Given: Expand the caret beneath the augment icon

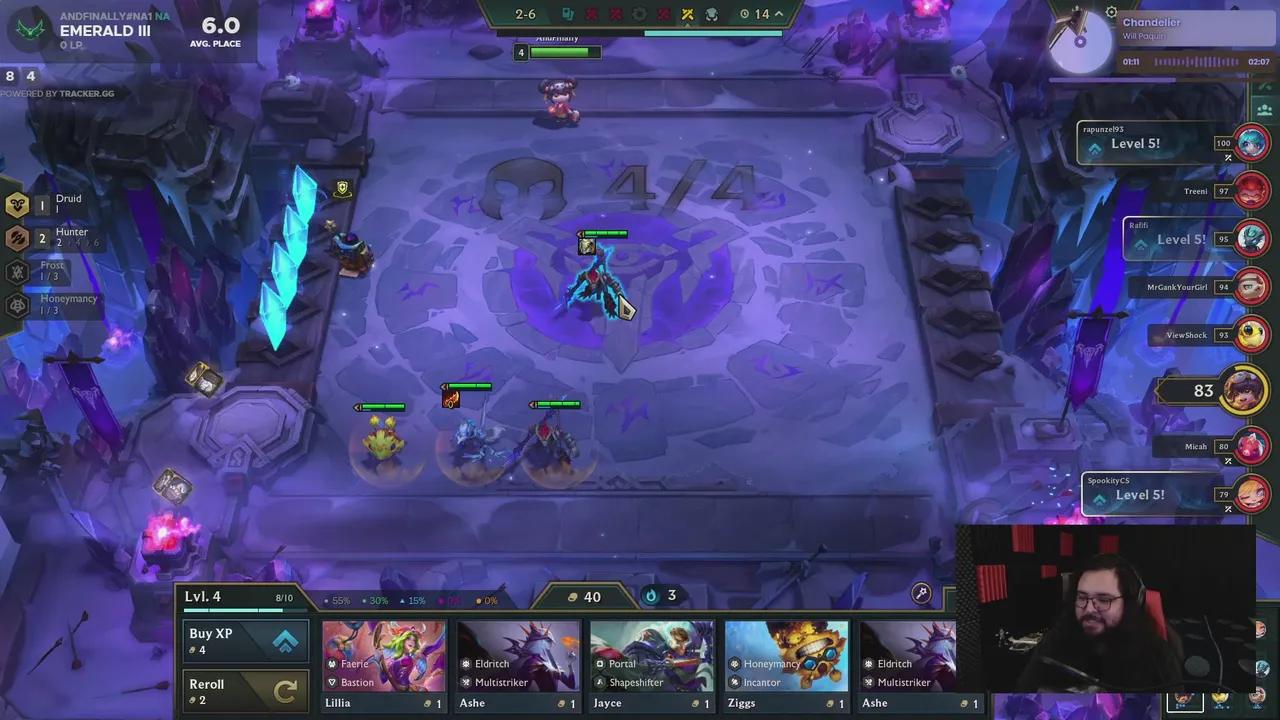Looking at the screenshot, I should point(688,25).
